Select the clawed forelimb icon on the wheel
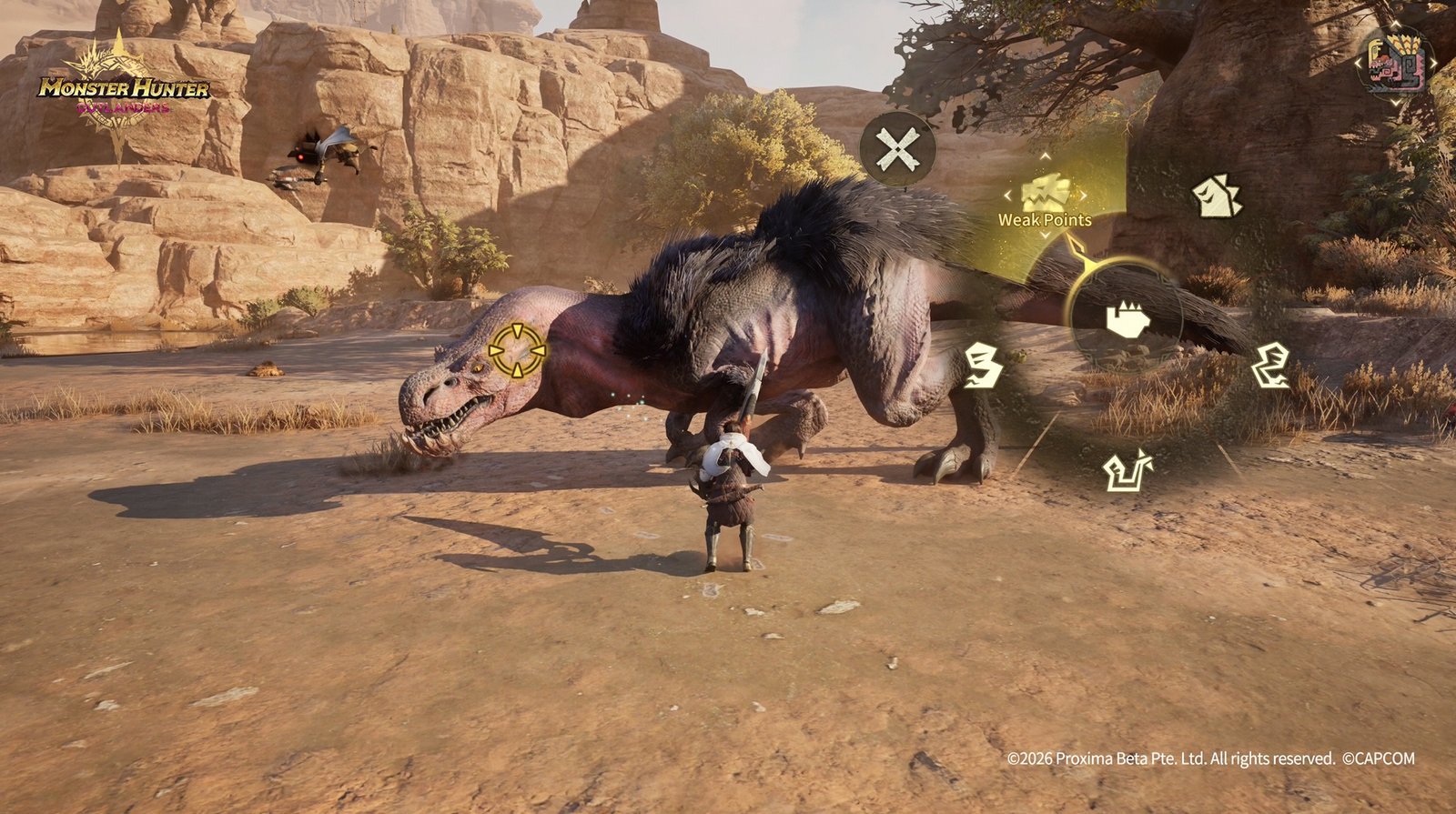This screenshot has height=814, width=1456. pyautogui.click(x=982, y=366)
